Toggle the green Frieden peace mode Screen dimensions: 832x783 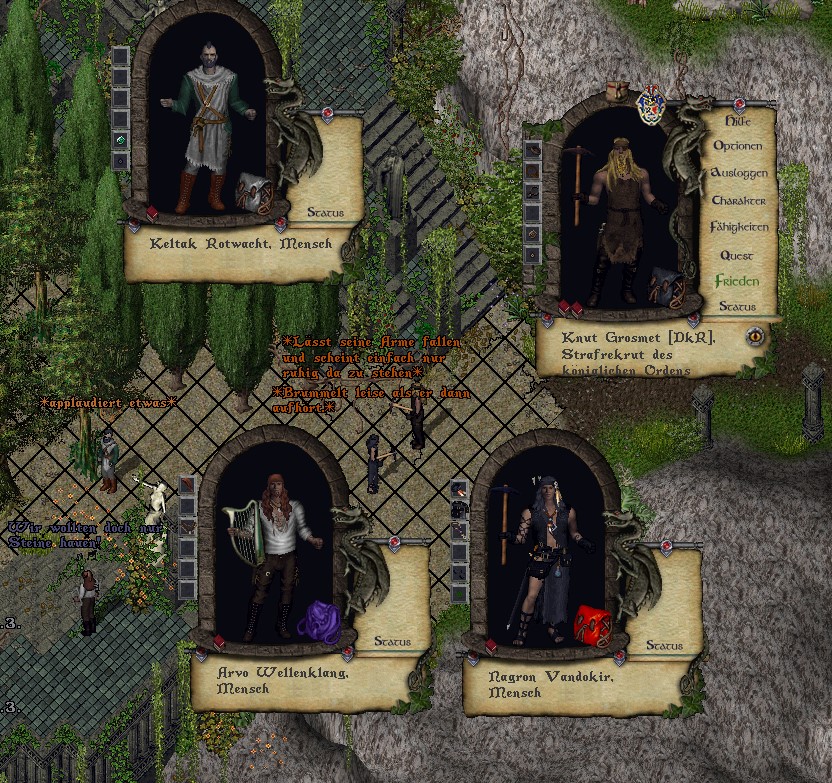point(737,282)
